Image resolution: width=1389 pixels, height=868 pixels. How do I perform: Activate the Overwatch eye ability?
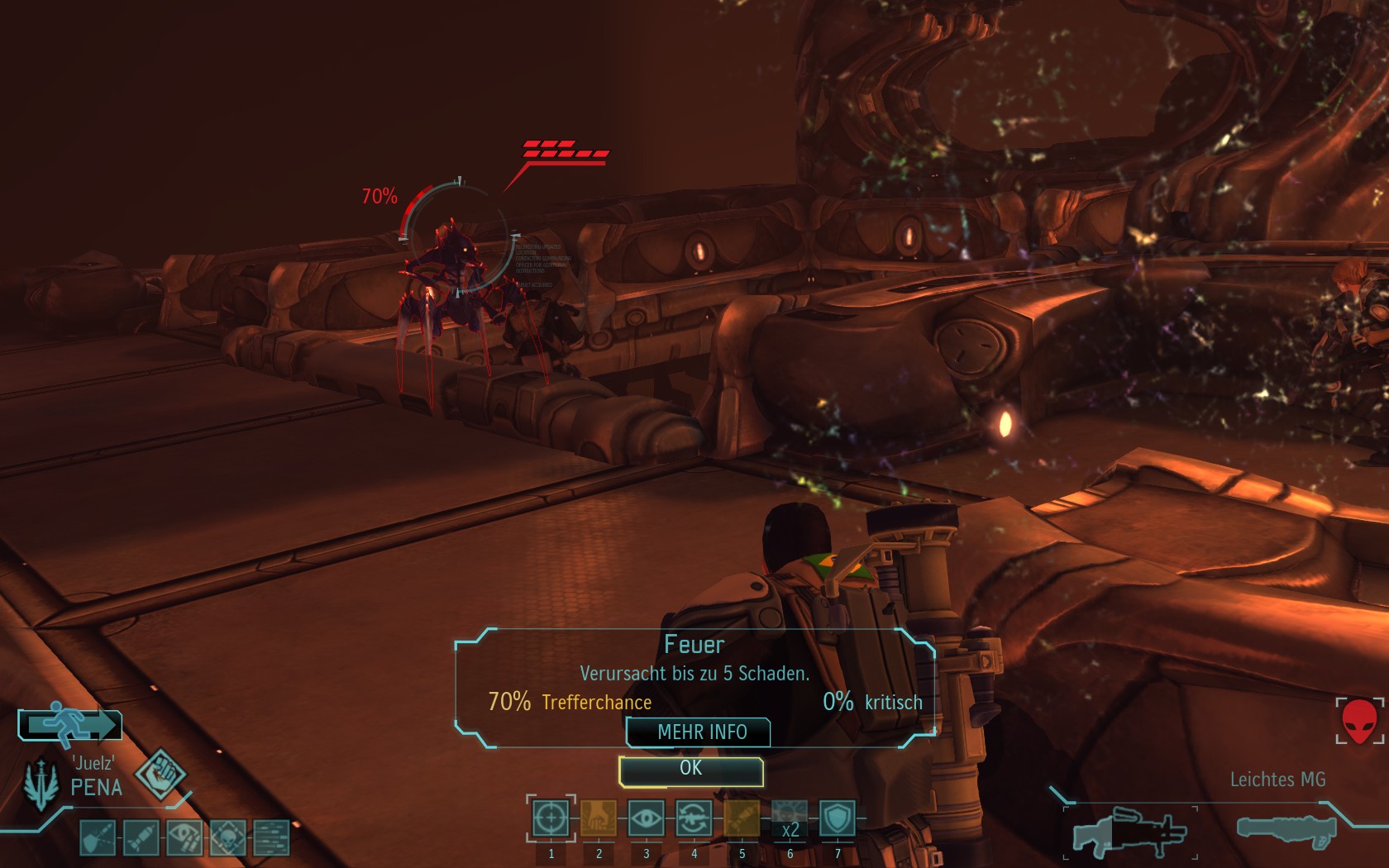tap(646, 818)
